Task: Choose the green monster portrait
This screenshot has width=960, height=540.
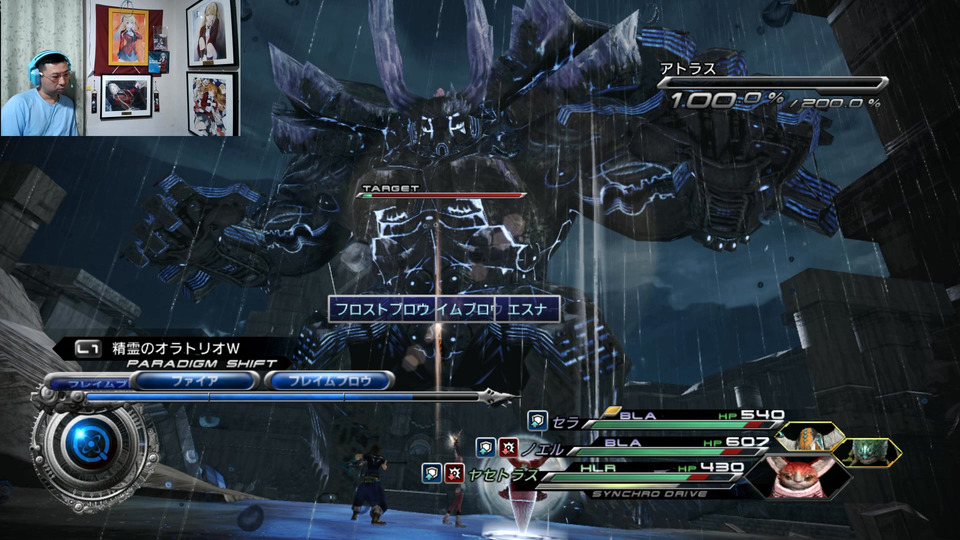Action: 866,451
